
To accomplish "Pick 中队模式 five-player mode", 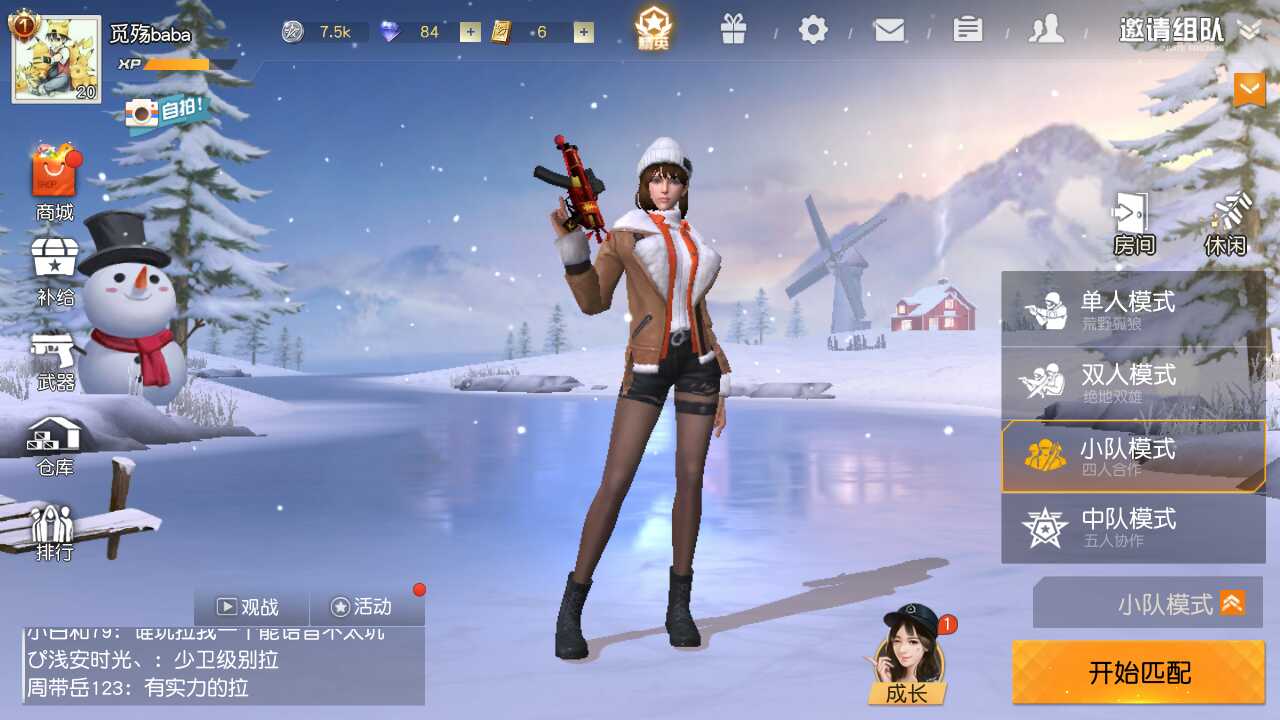I will tap(1133, 528).
